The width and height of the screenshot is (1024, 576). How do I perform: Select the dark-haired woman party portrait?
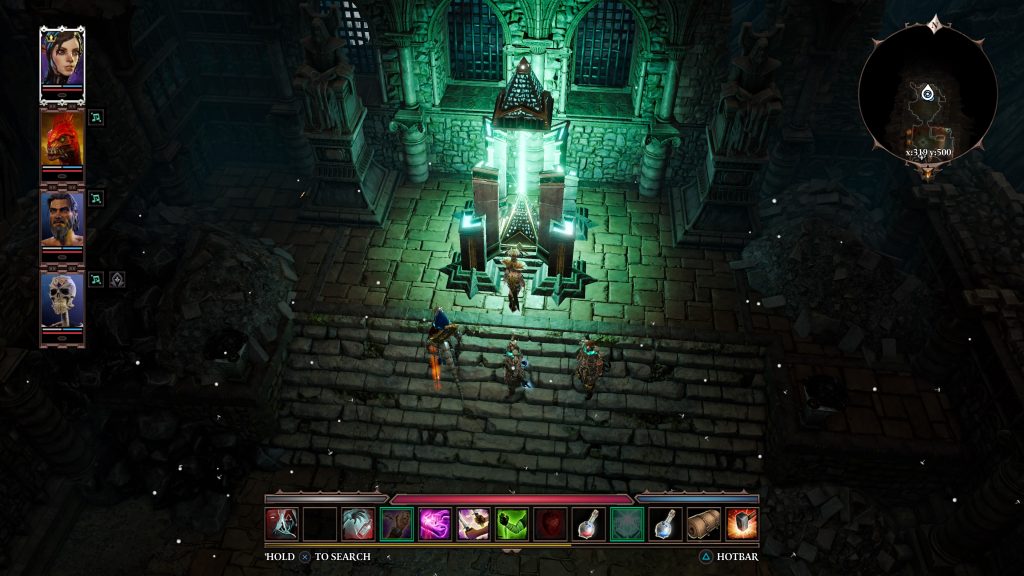pos(61,58)
